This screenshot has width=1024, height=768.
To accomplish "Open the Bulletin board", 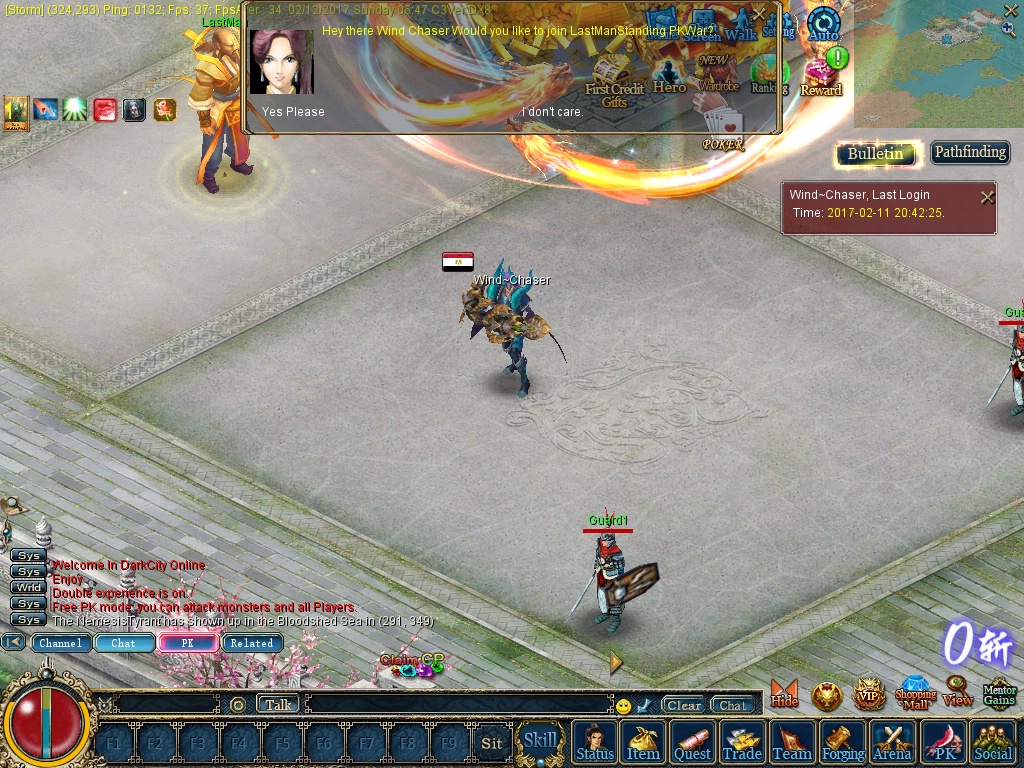I will [x=876, y=154].
